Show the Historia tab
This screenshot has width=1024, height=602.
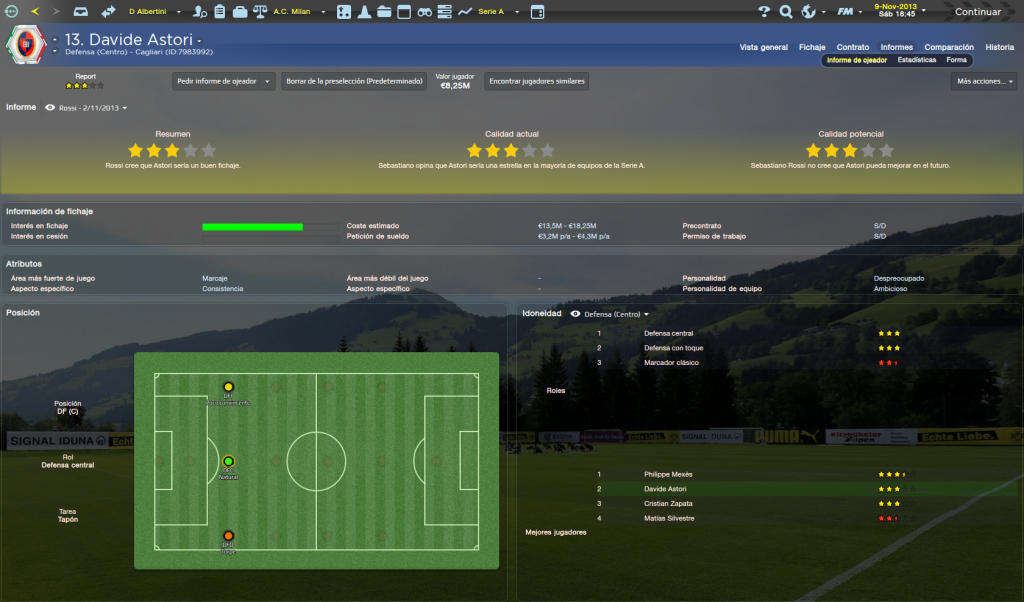point(999,47)
